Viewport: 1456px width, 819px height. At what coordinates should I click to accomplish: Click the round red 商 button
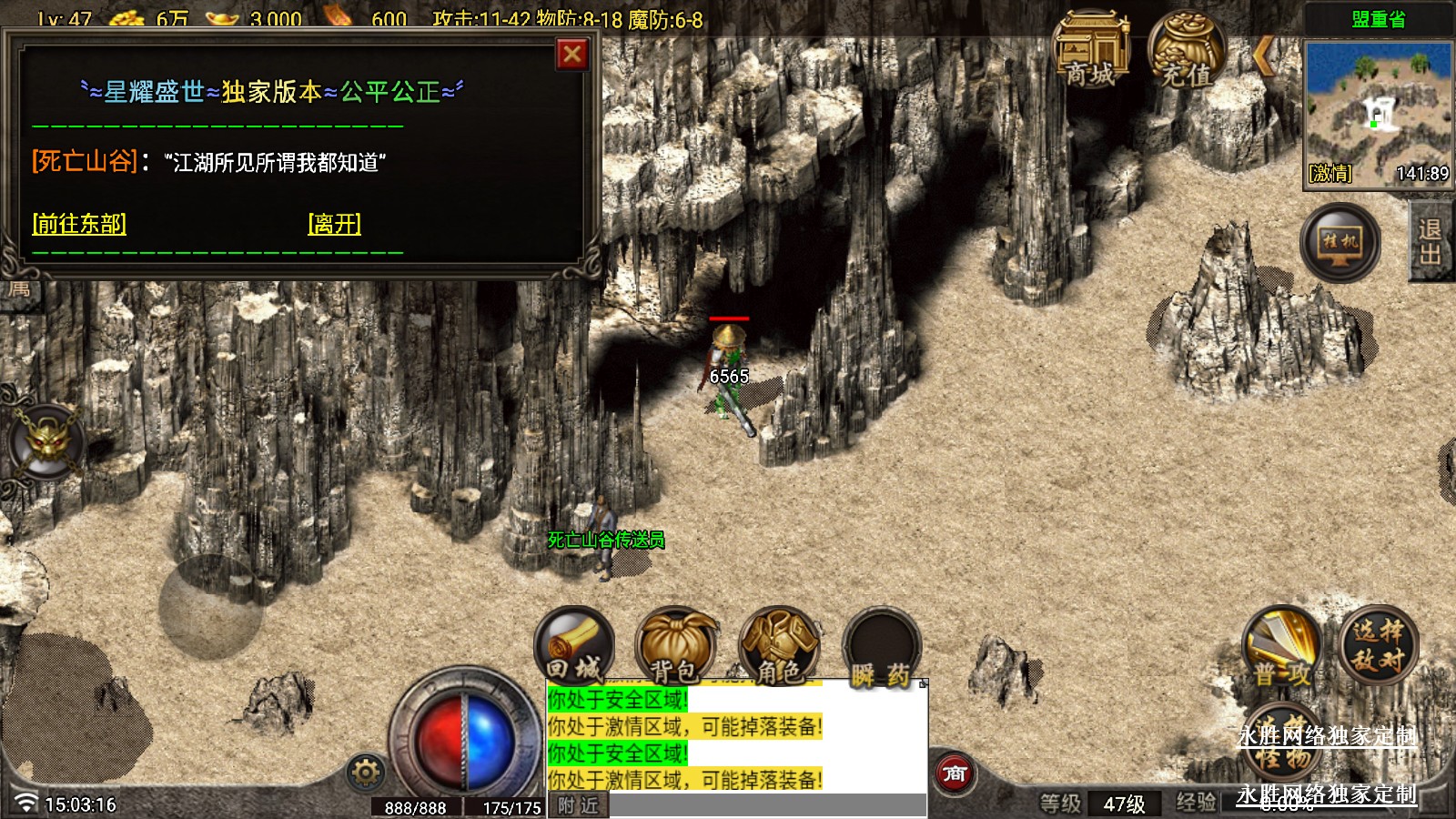(x=955, y=774)
